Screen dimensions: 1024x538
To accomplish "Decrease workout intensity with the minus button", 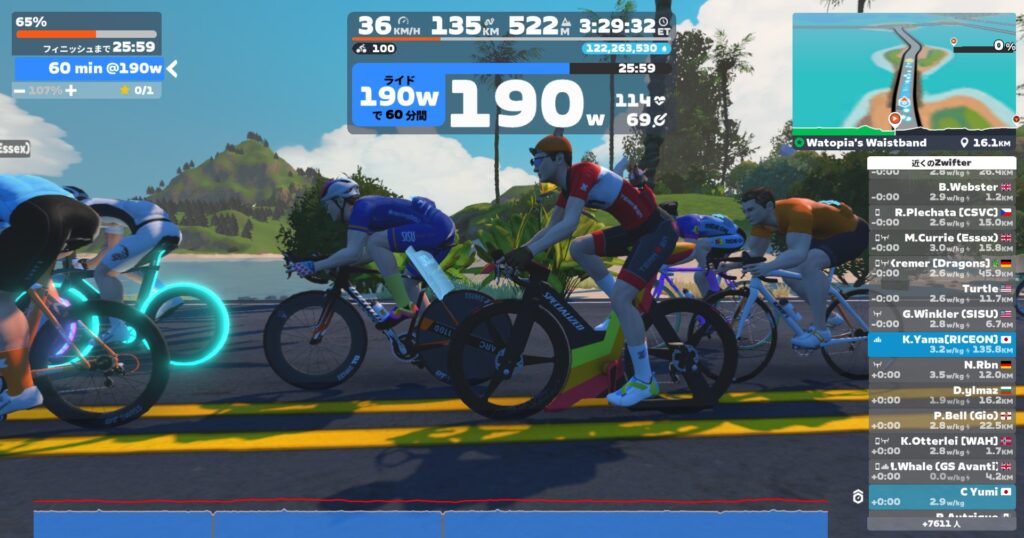I will pos(20,90).
